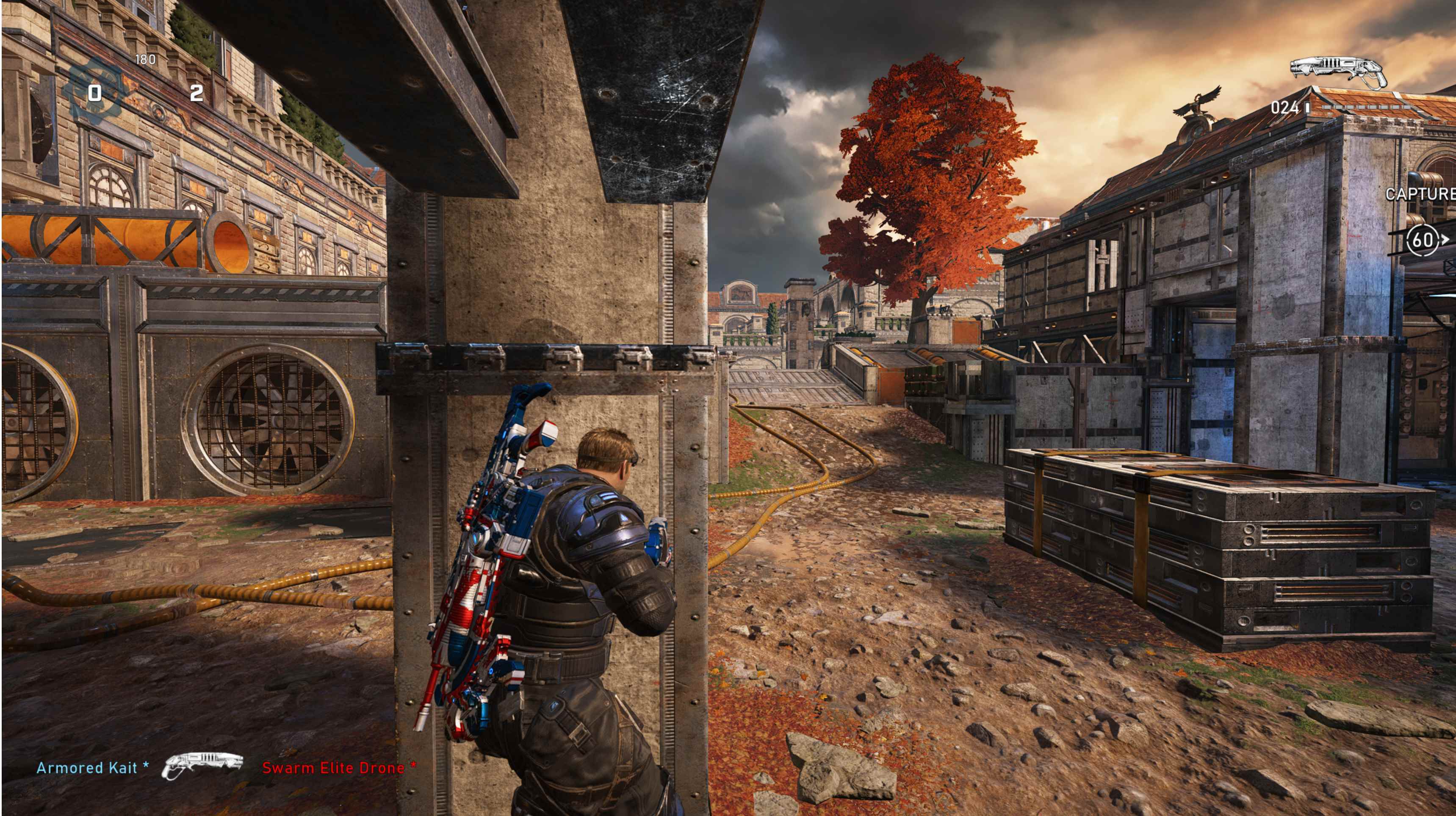
Task: Click the kill feed shotgun icon
Action: tap(203, 766)
